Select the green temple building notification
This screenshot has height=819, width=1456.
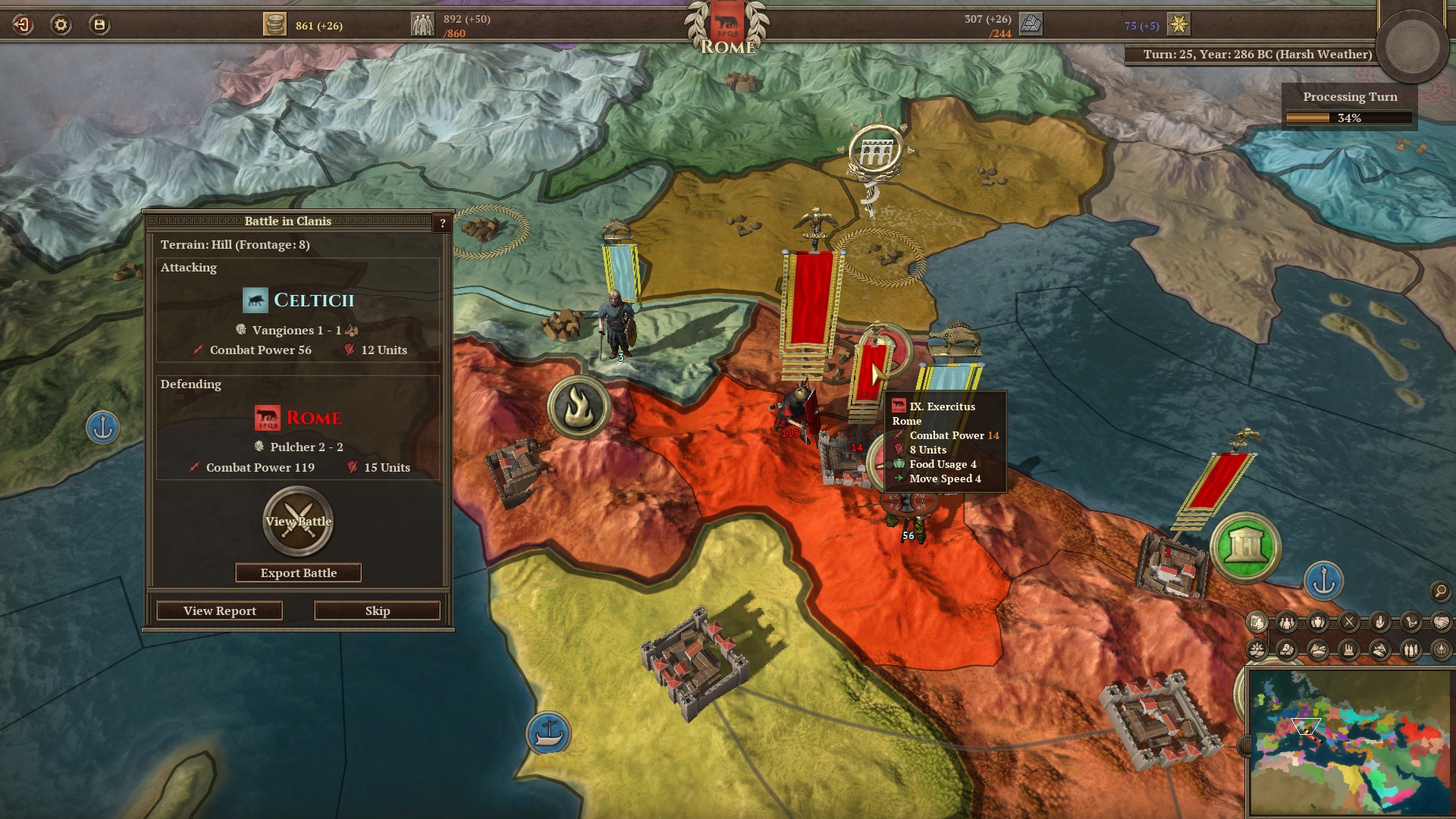1245,547
